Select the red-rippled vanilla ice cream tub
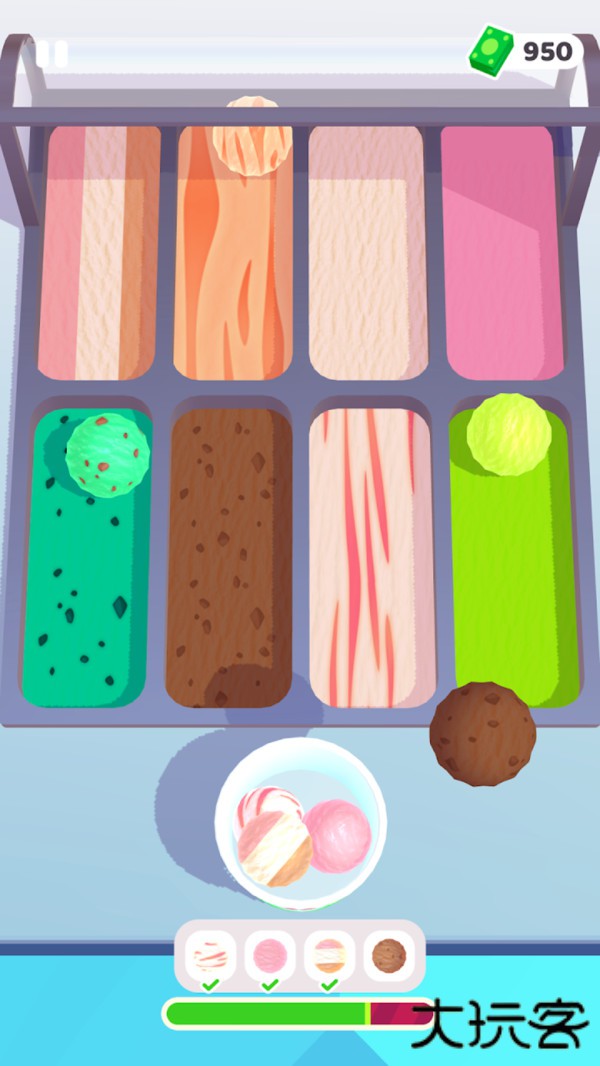 (x=370, y=555)
